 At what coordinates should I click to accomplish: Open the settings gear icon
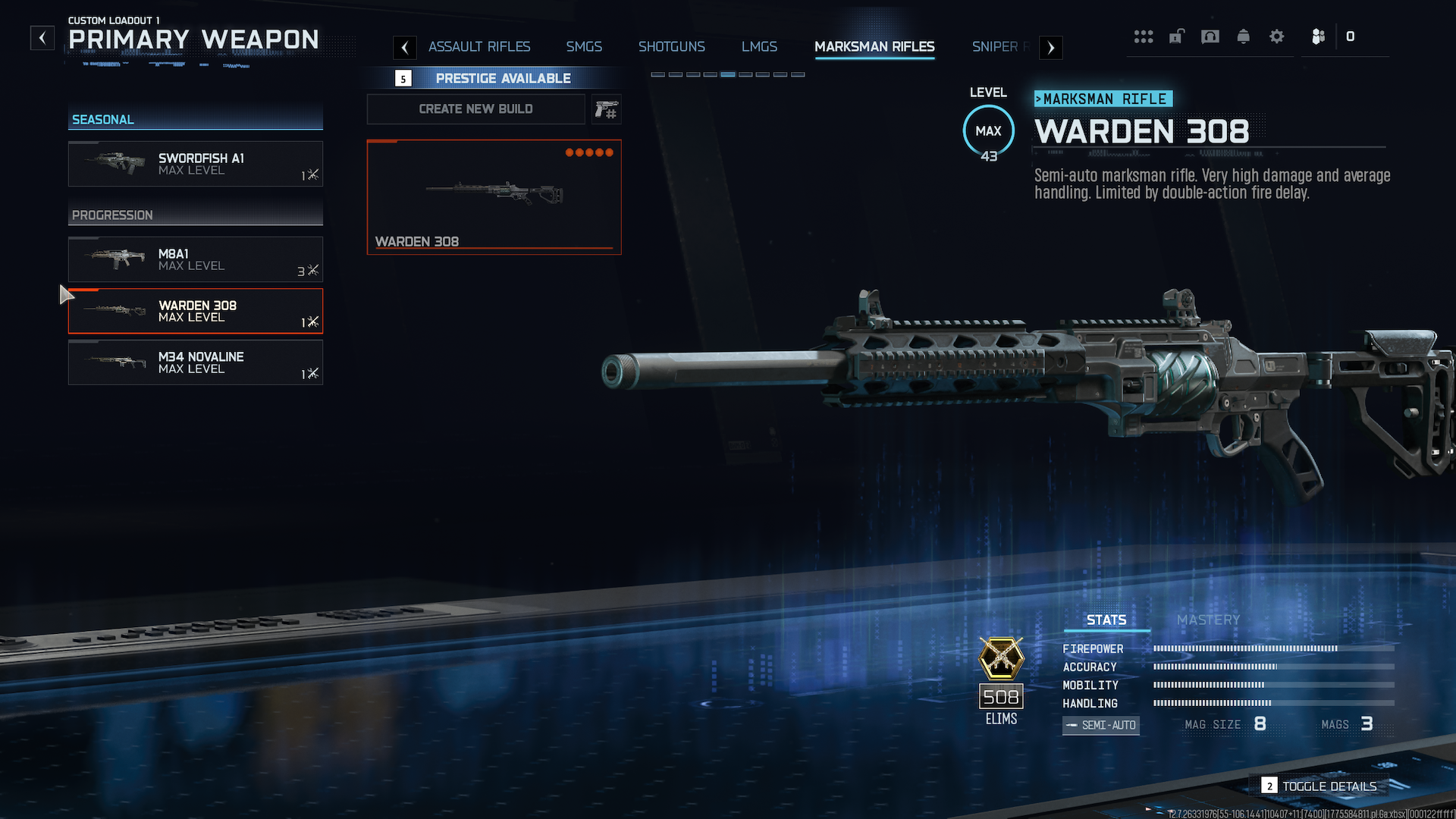coord(1277,36)
